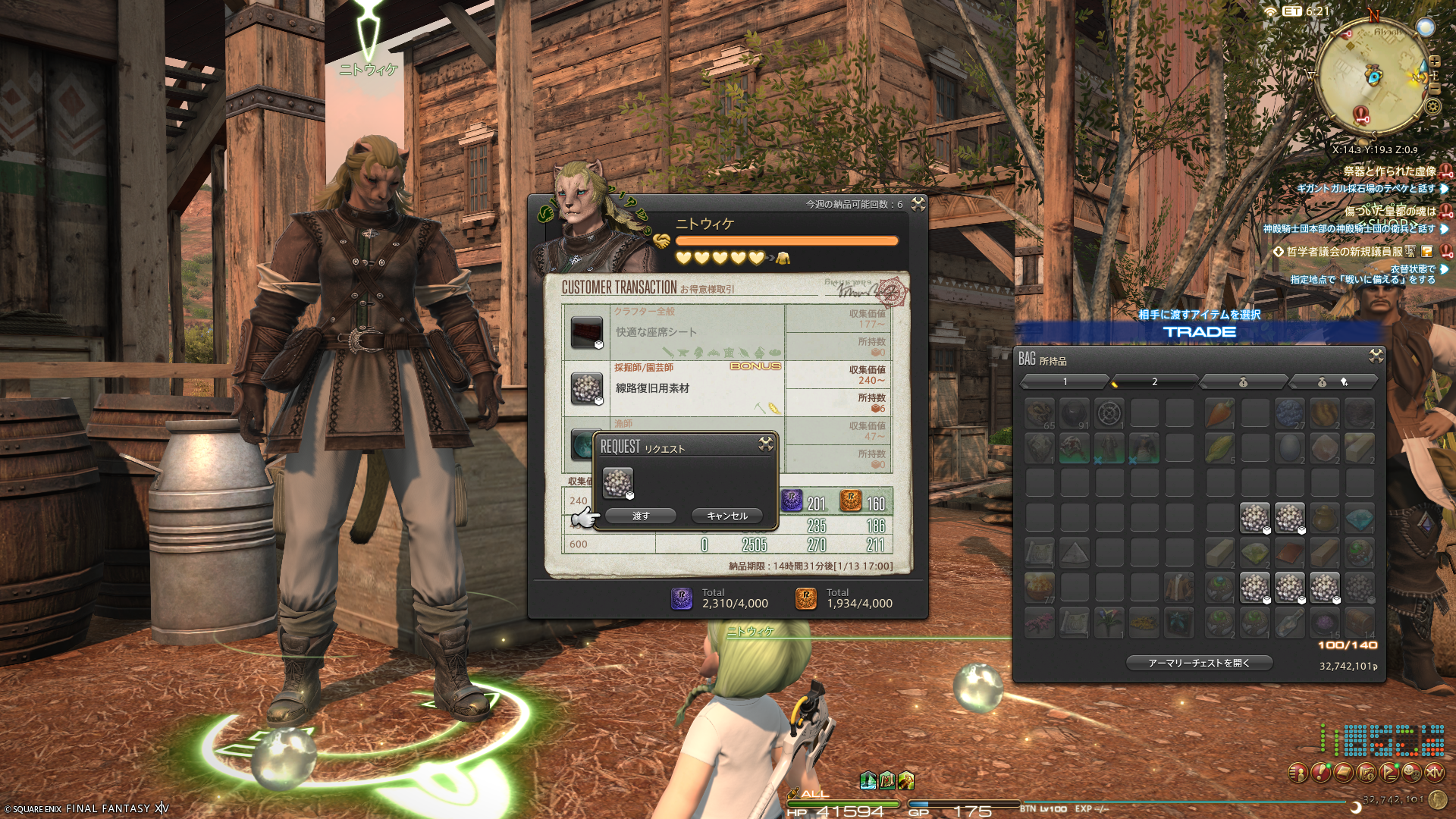
Task: Select the message-in-a-bottle item slot
Action: (x=1289, y=623)
